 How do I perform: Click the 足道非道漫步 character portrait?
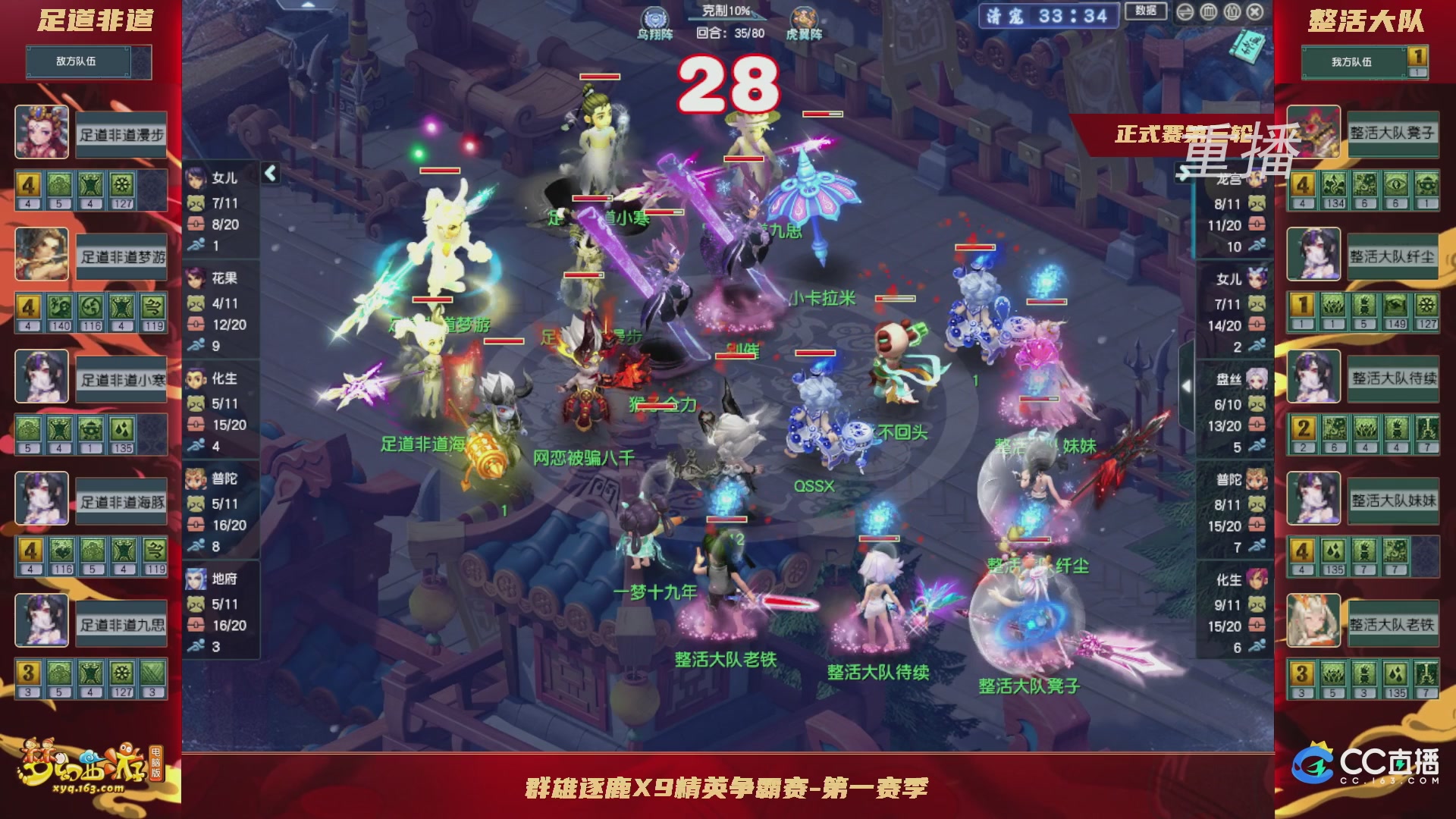42,133
